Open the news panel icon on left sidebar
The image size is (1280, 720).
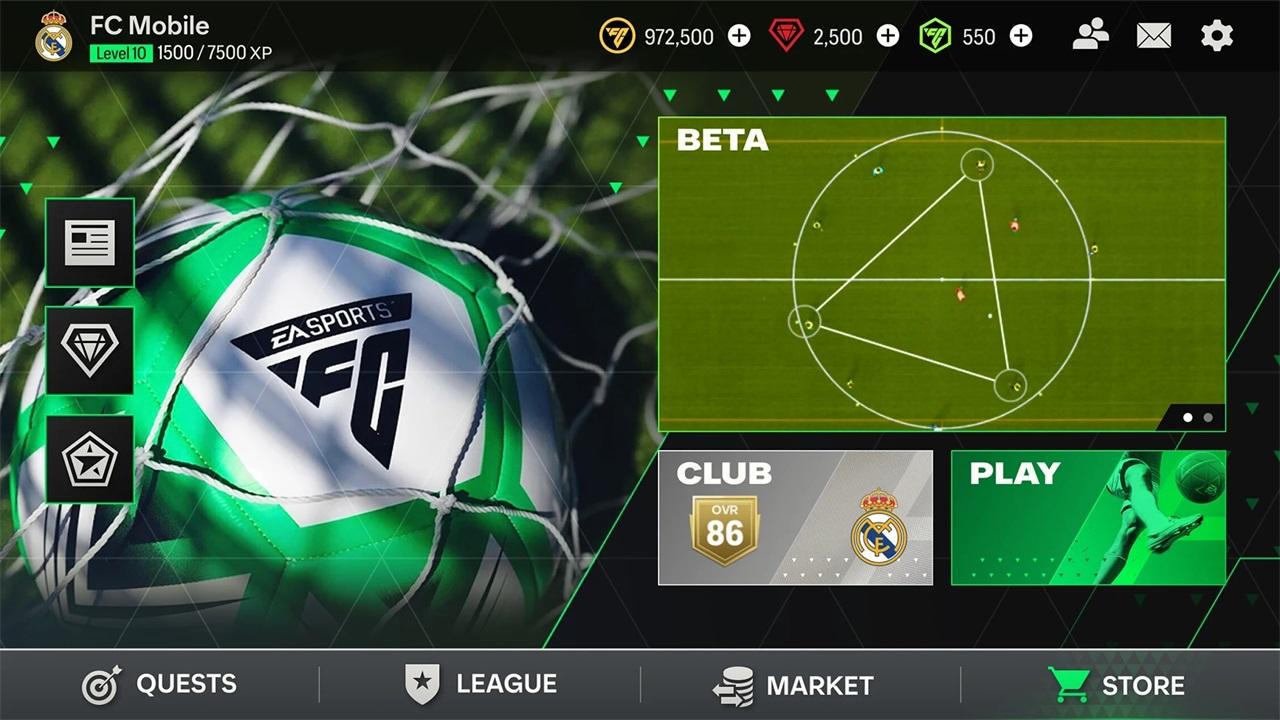[90, 241]
